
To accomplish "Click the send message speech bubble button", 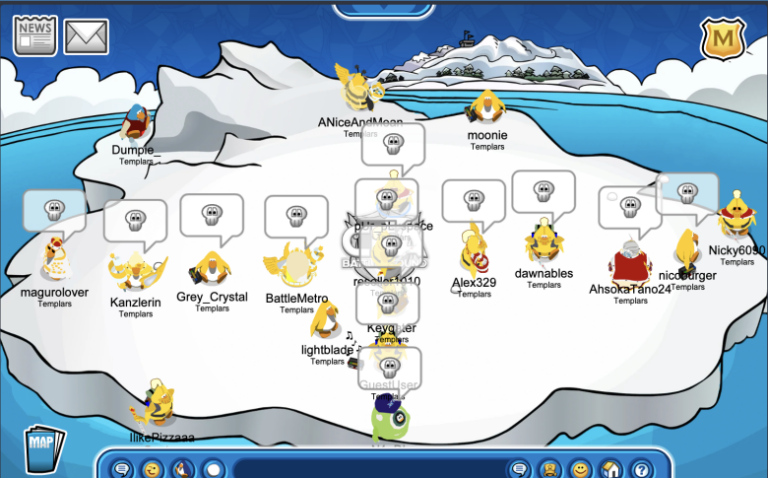I will (520, 469).
